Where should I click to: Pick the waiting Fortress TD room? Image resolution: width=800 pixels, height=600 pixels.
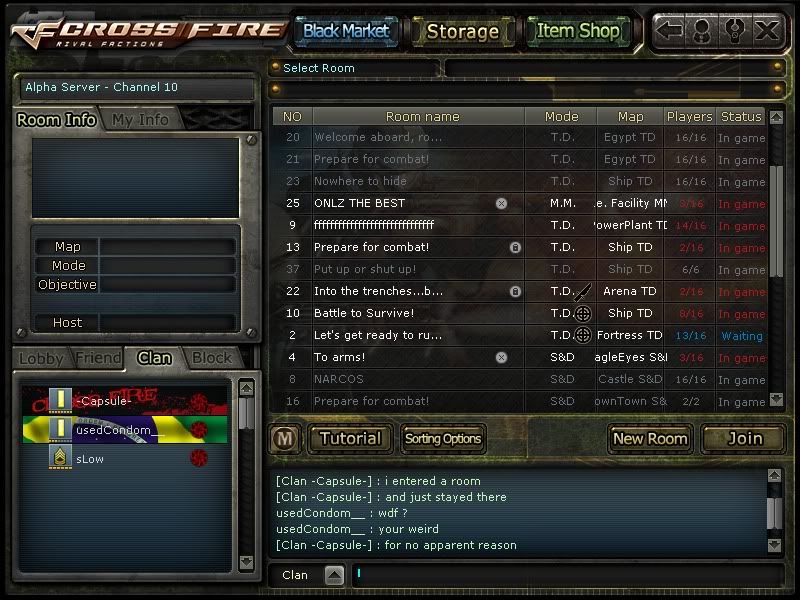[x=400, y=335]
